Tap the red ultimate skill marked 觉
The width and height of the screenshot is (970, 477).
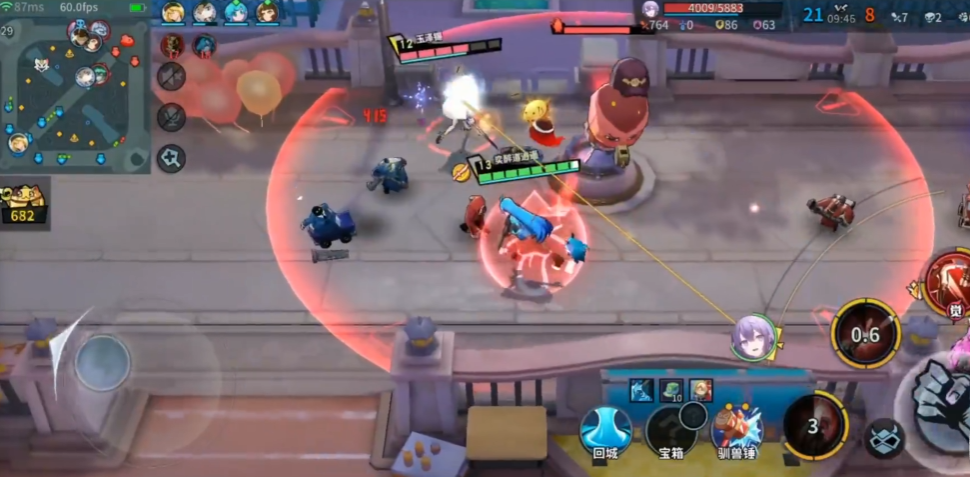(946, 282)
